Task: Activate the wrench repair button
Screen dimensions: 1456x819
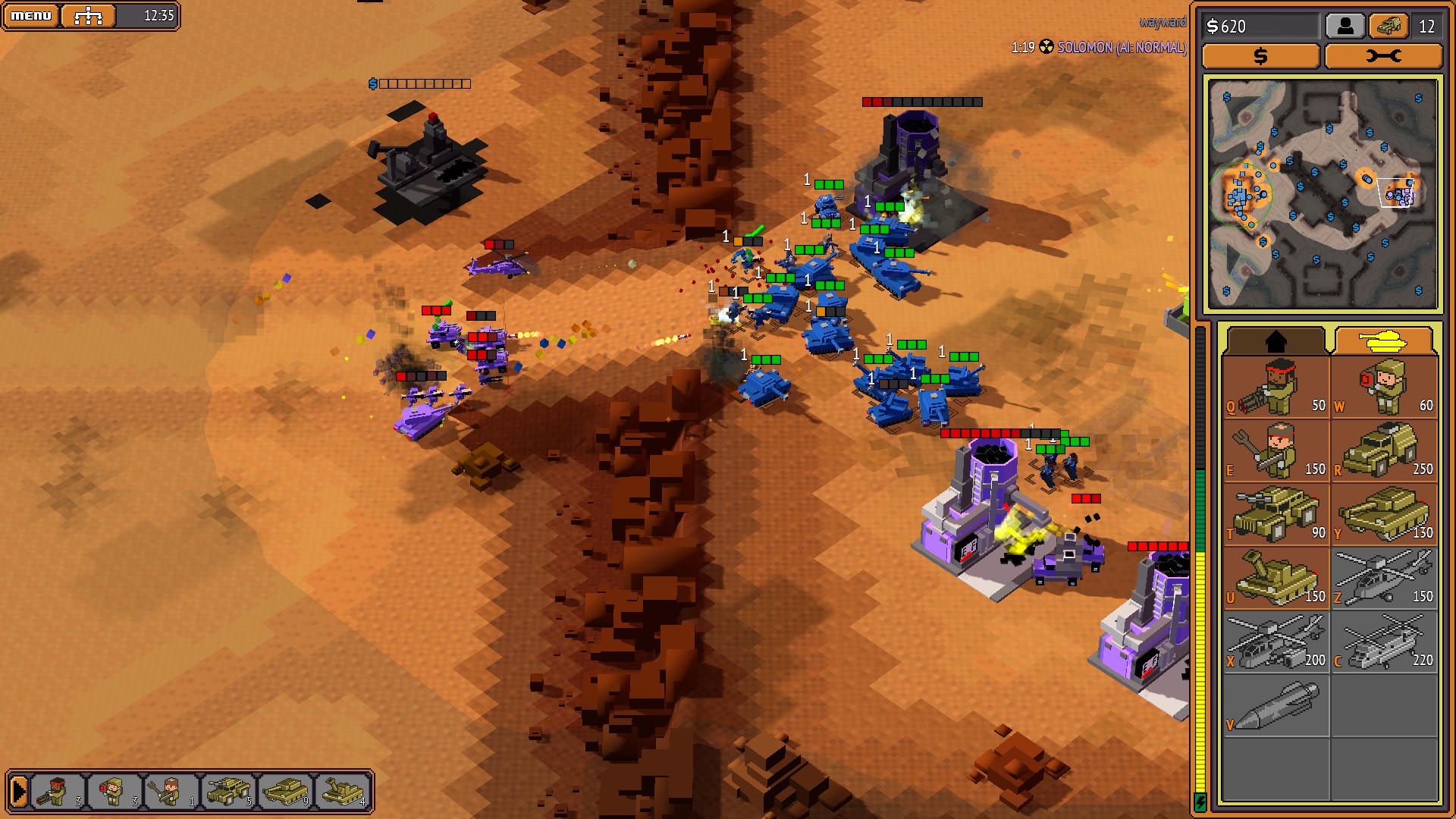Action: coord(1383,56)
